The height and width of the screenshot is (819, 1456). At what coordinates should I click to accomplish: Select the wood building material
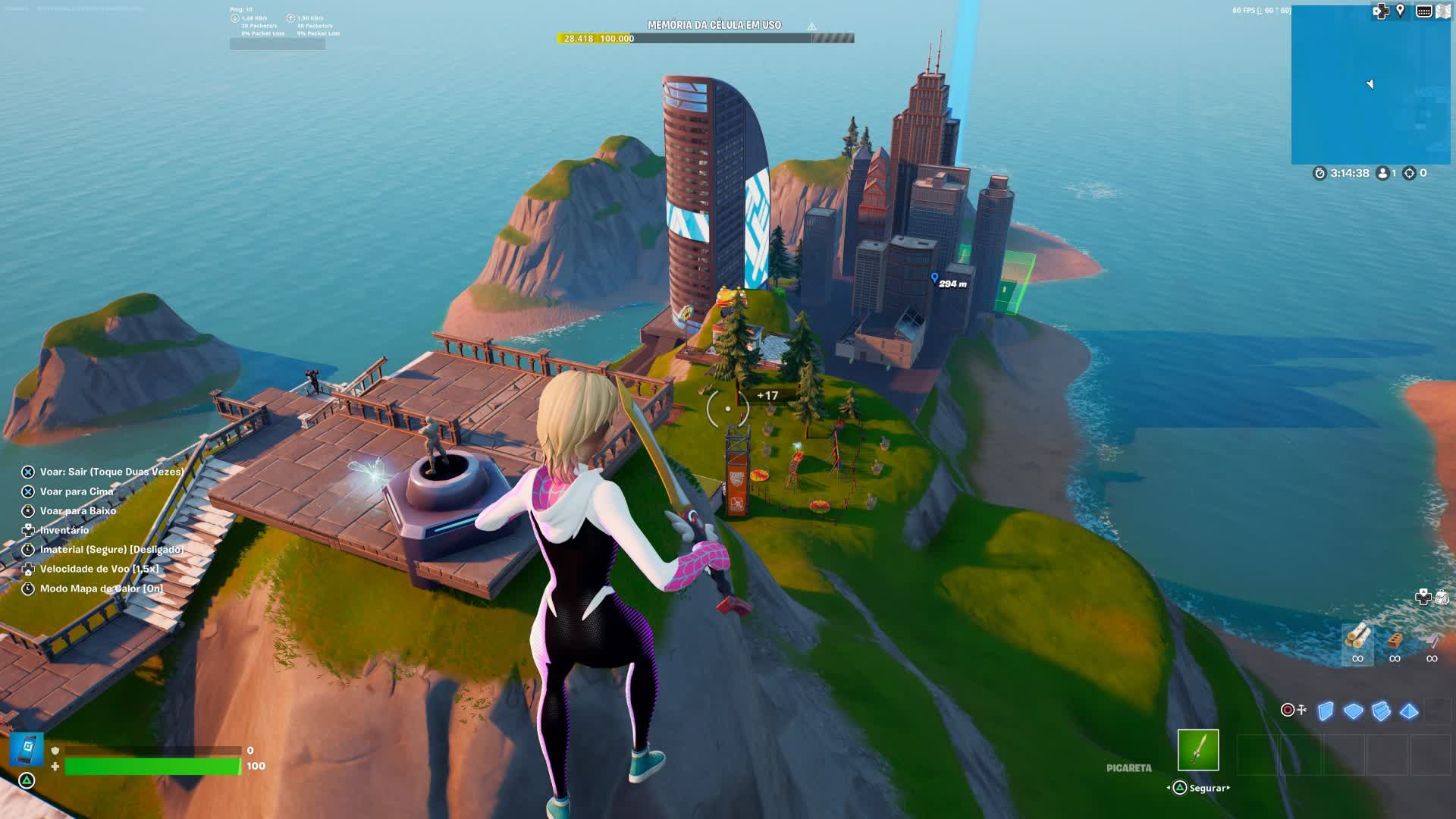click(x=1357, y=637)
